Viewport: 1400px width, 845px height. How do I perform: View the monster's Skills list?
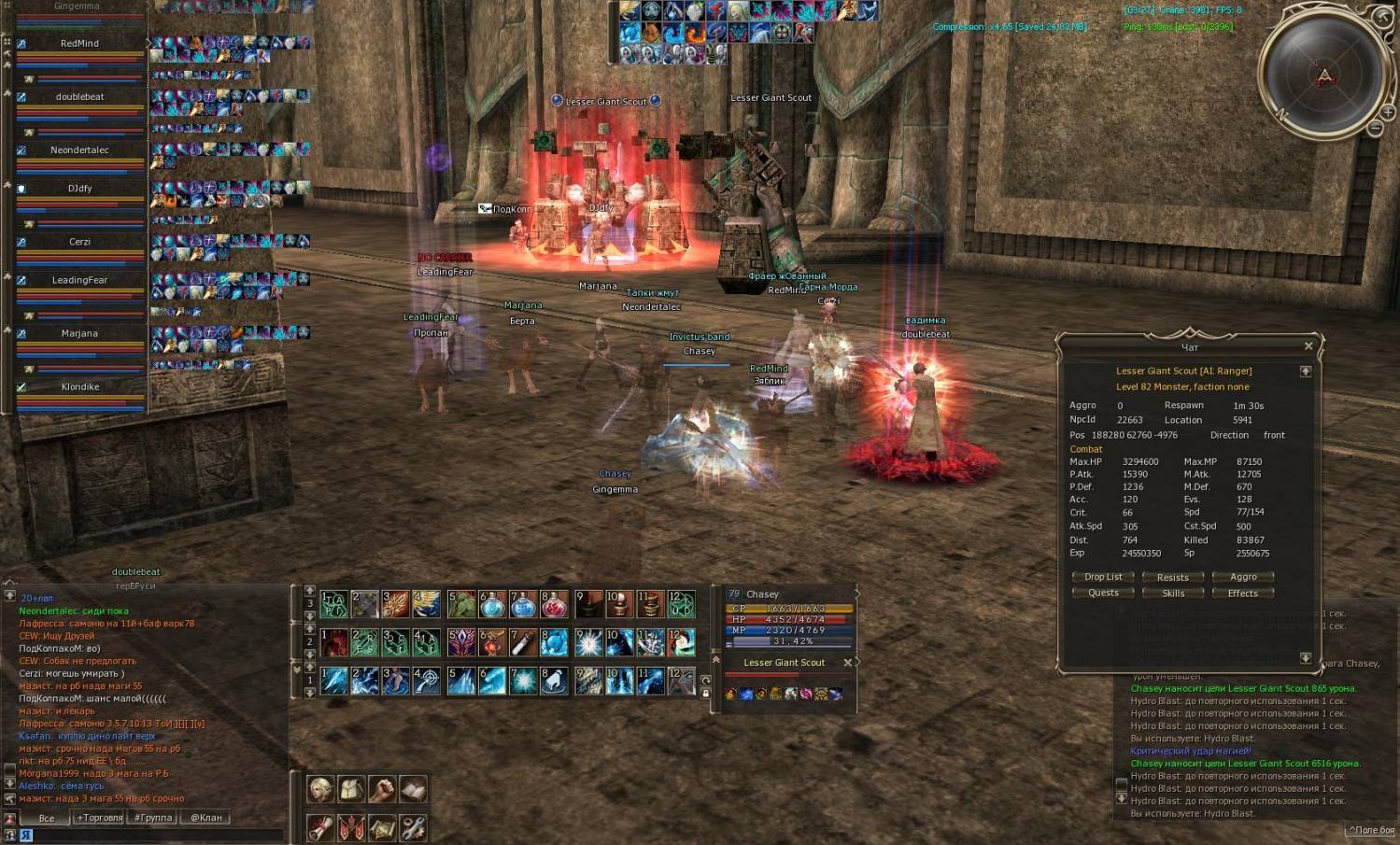point(1172,593)
